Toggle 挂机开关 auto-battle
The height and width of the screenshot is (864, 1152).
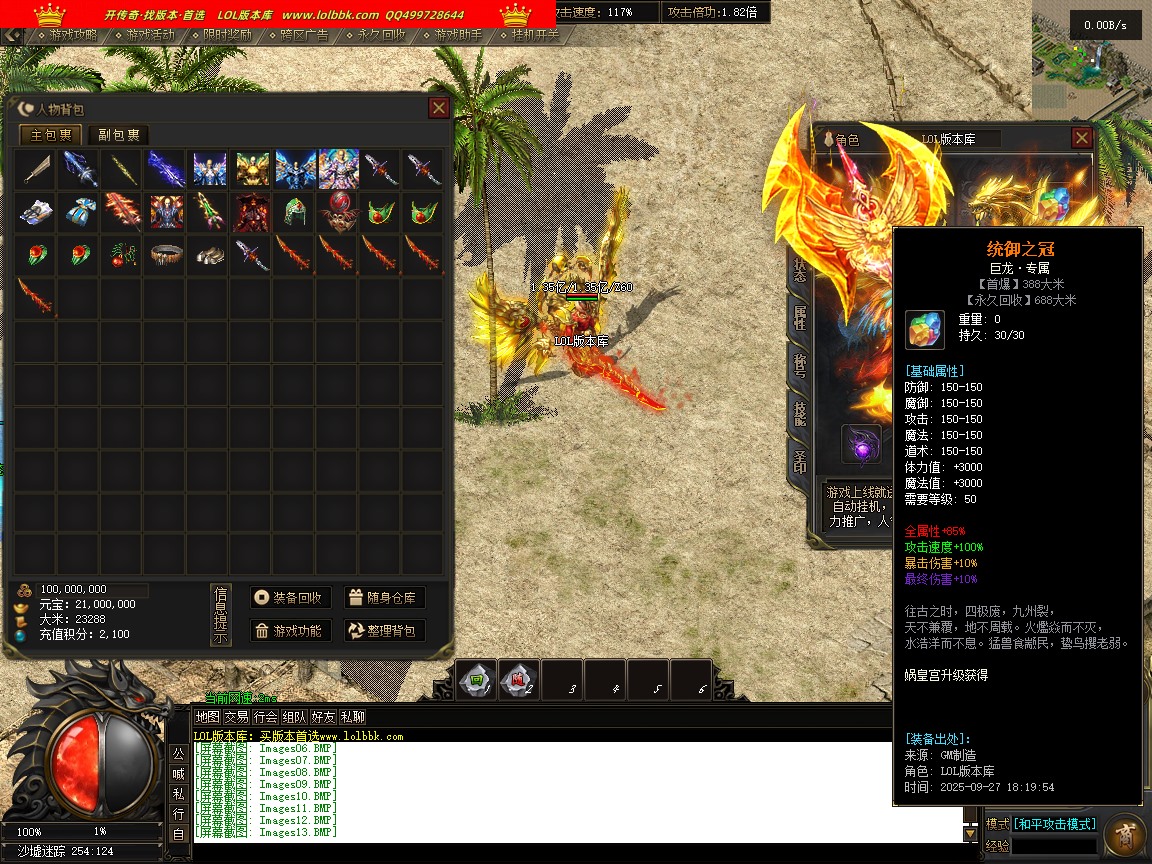pyautogui.click(x=530, y=35)
